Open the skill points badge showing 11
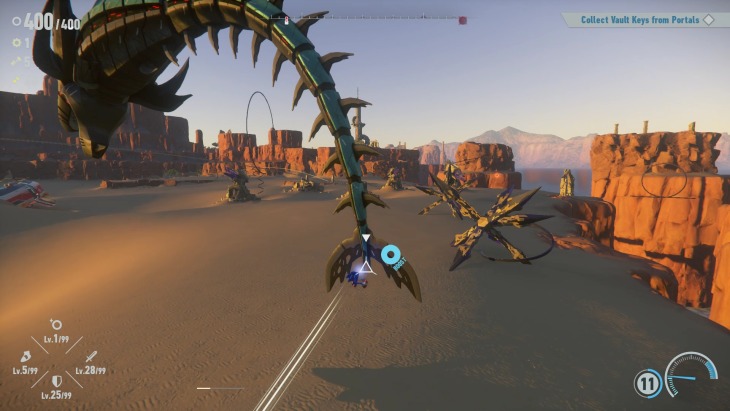 point(646,383)
